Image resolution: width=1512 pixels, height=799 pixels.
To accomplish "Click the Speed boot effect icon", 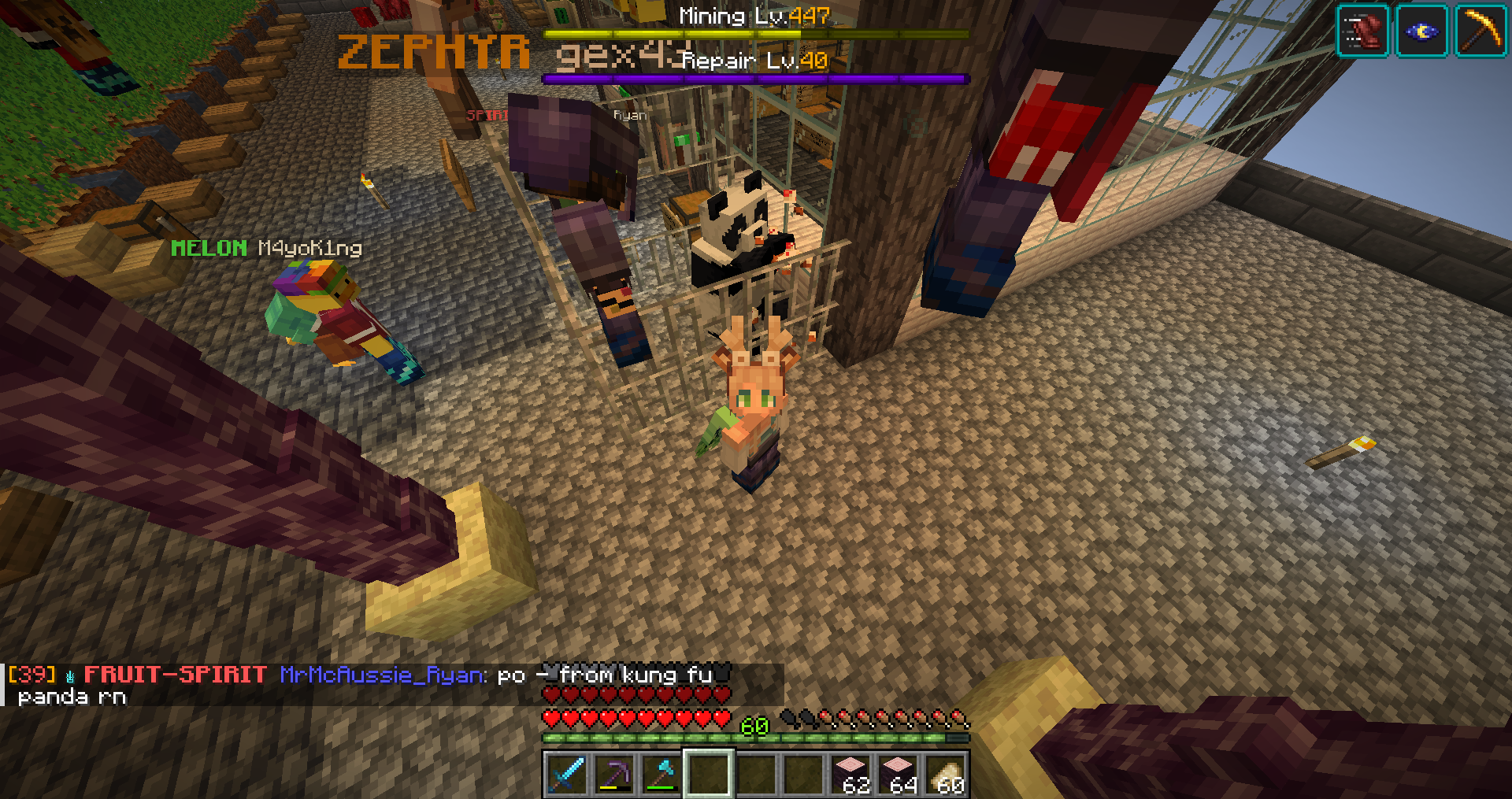I will 1362,31.
